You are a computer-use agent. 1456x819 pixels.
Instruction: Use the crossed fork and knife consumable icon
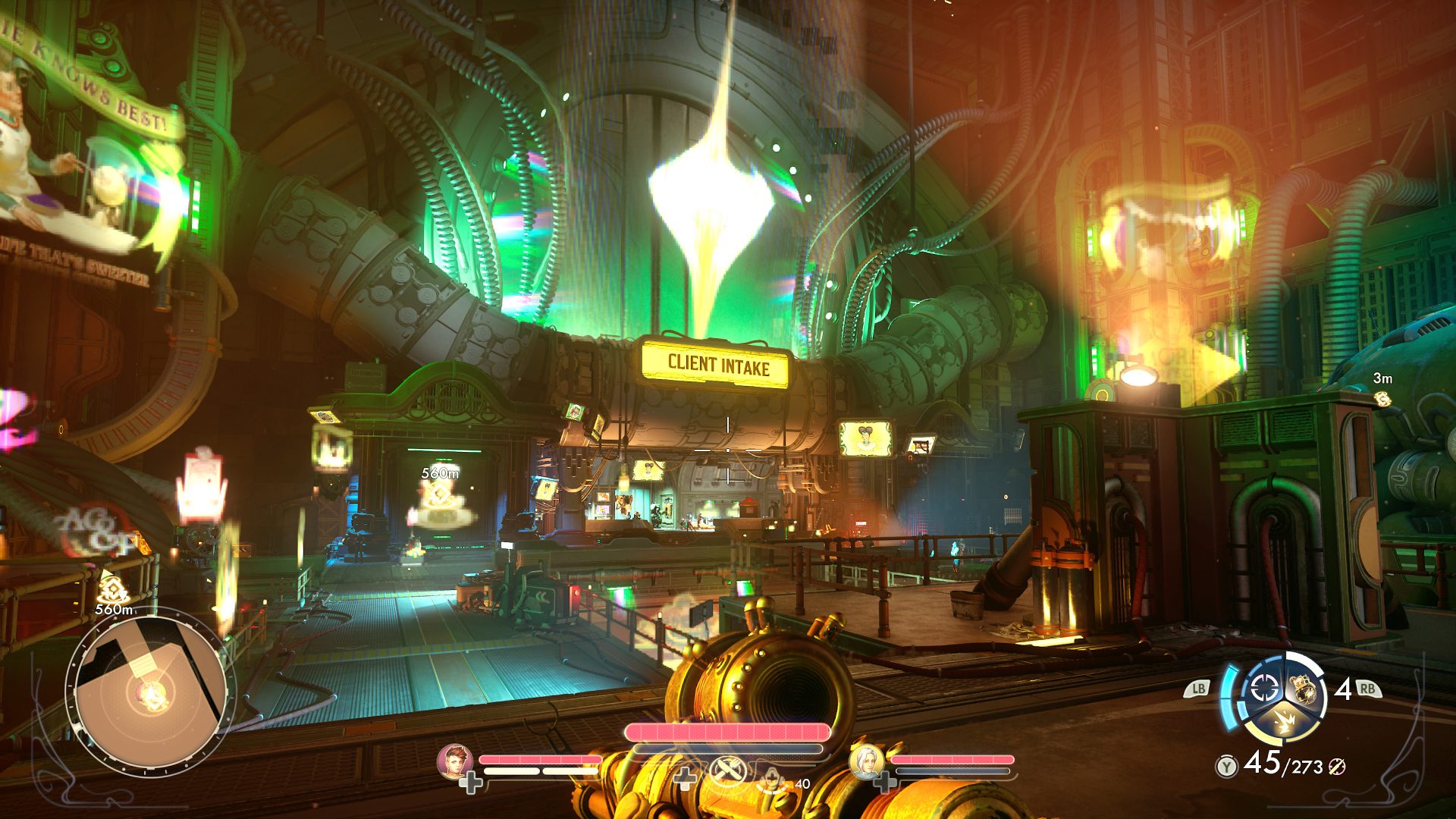click(x=728, y=773)
